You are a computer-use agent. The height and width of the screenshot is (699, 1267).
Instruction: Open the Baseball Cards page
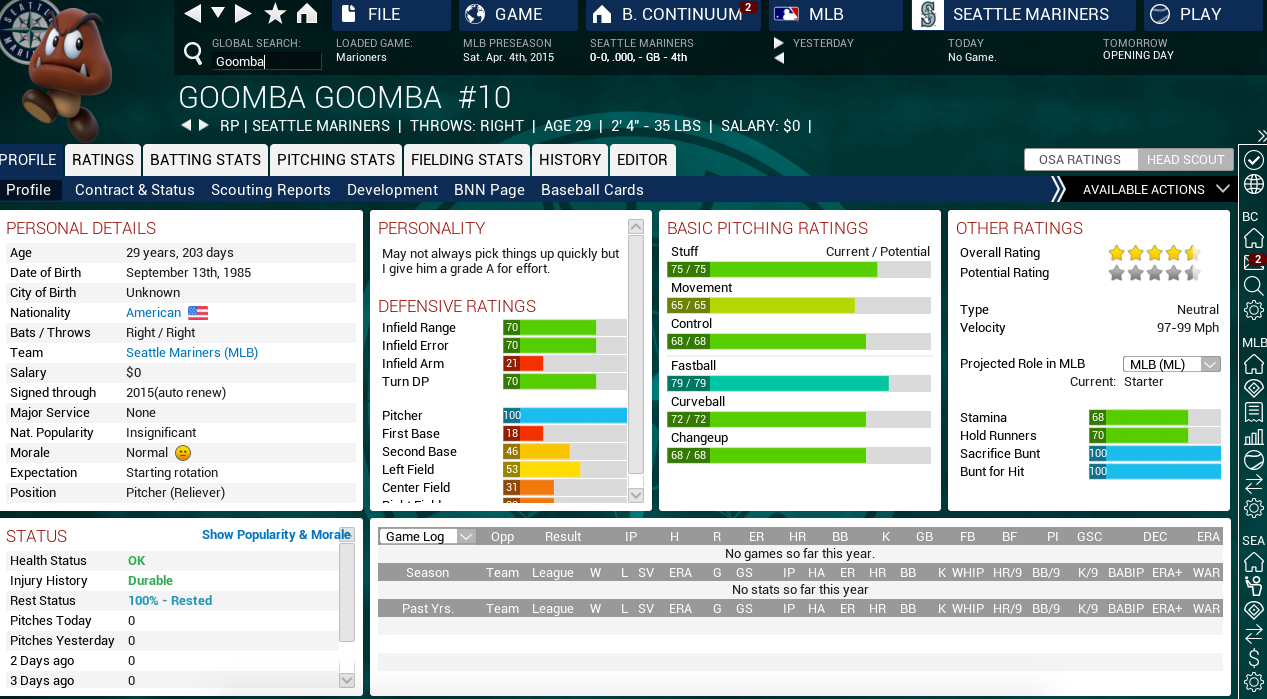592,190
